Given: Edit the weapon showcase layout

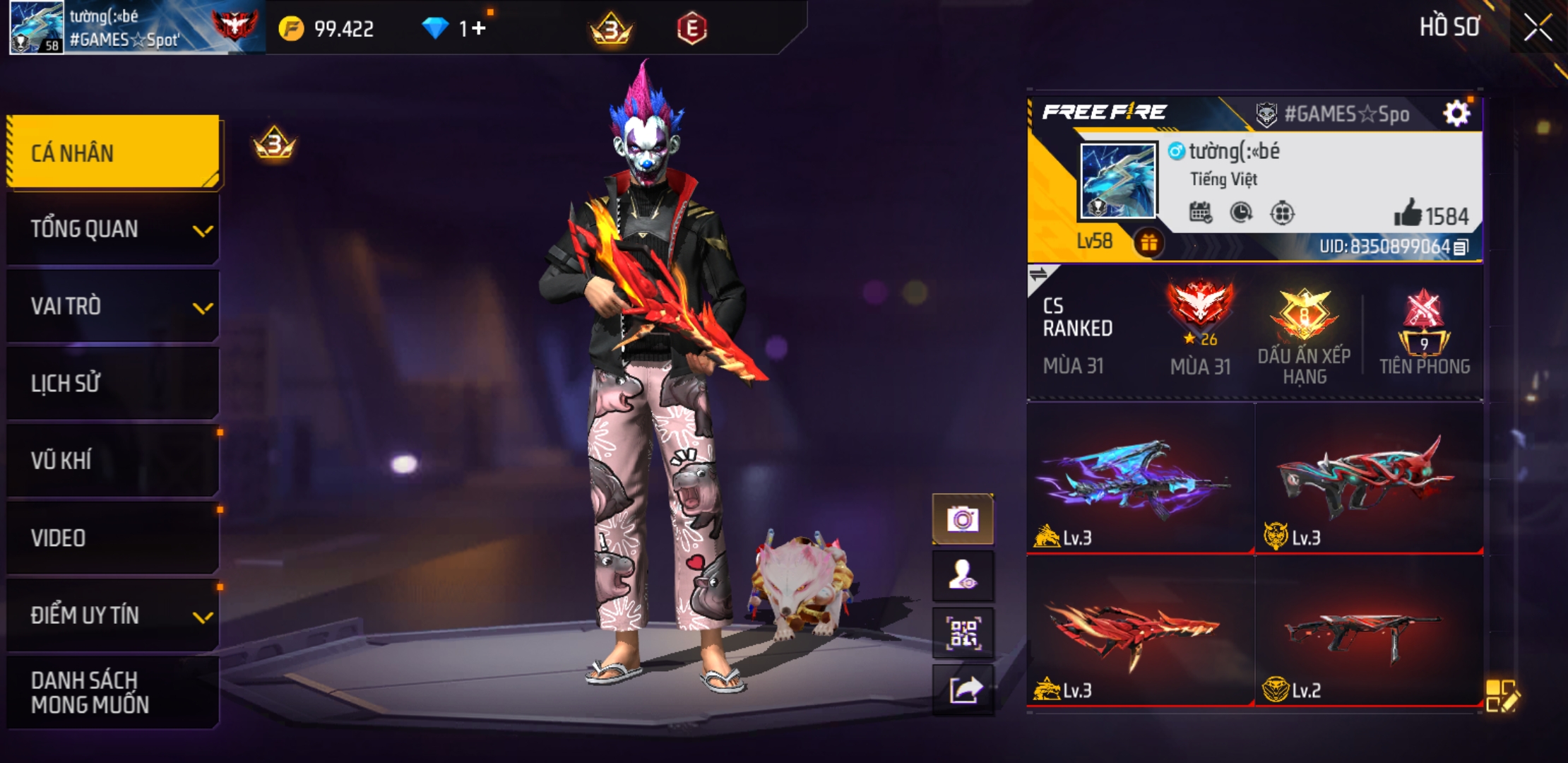Looking at the screenshot, I should coord(1501,696).
